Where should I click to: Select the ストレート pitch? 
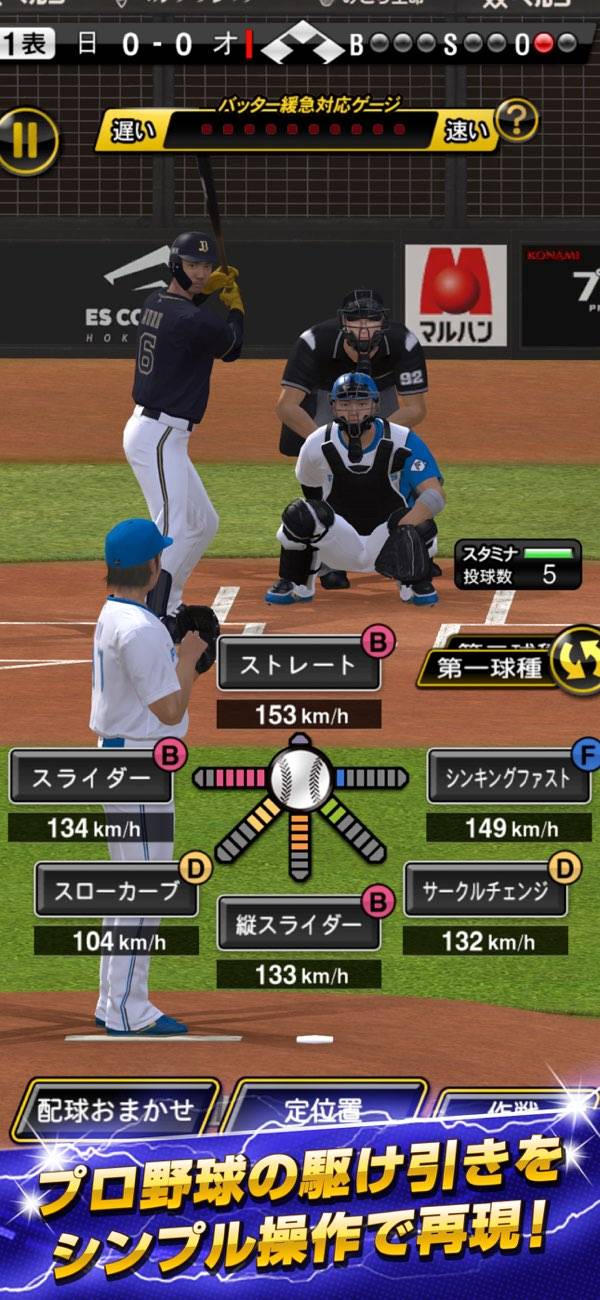pos(298,665)
